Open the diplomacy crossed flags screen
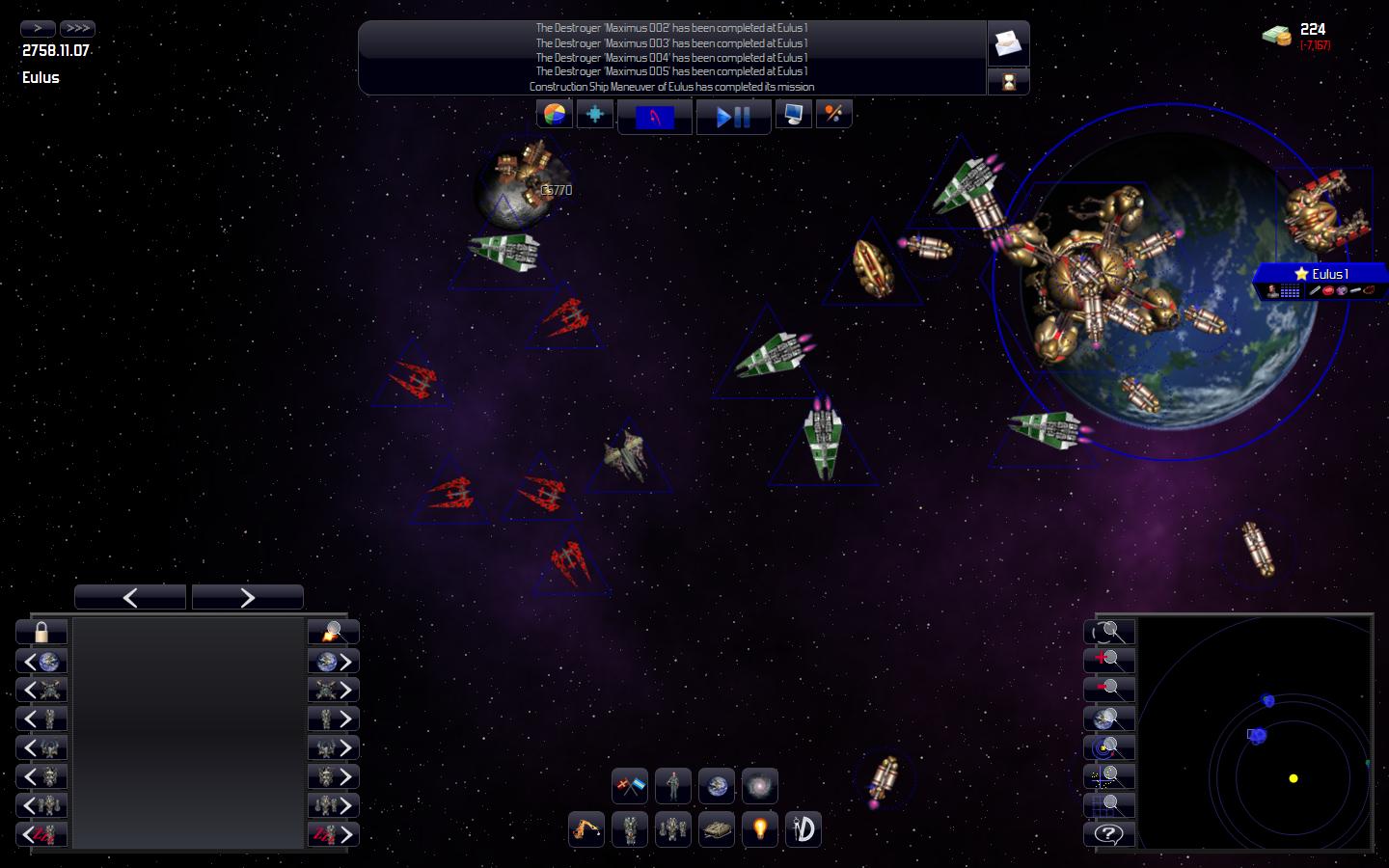The width and height of the screenshot is (1389, 868). (630, 786)
